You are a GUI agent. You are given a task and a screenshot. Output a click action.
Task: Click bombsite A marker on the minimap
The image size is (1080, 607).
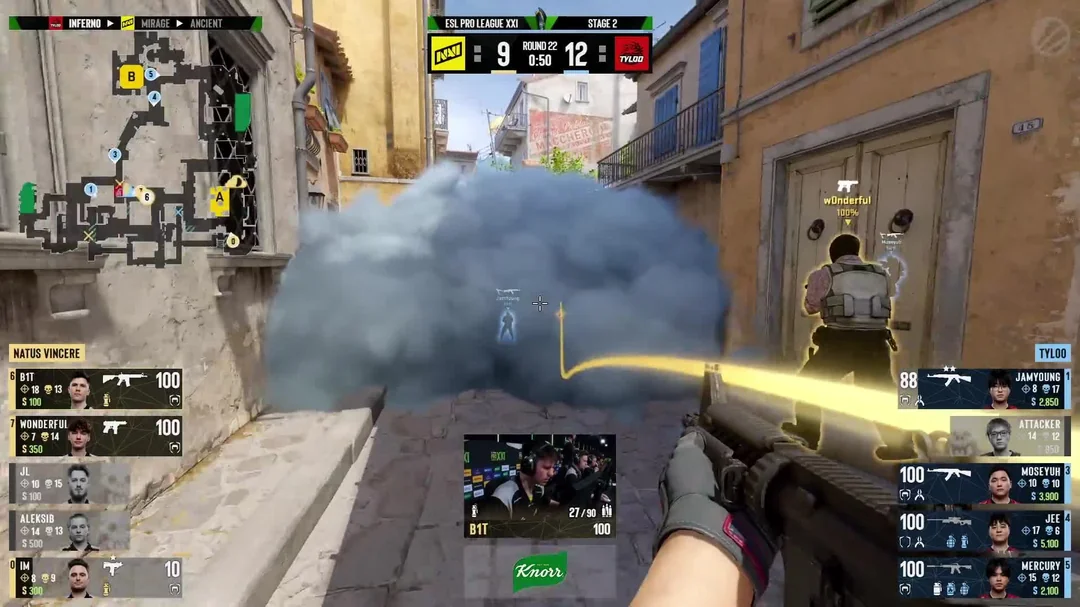(x=219, y=198)
